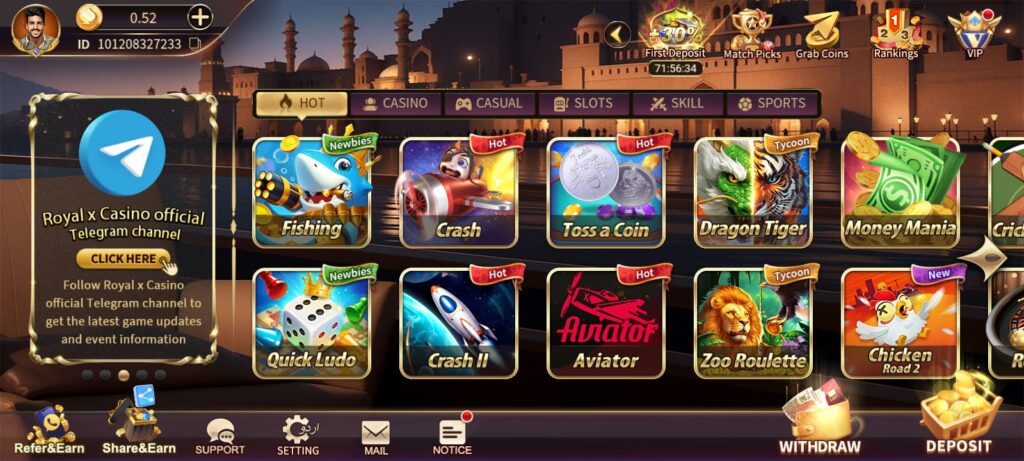Open the WITHDRAW screen

[820, 422]
